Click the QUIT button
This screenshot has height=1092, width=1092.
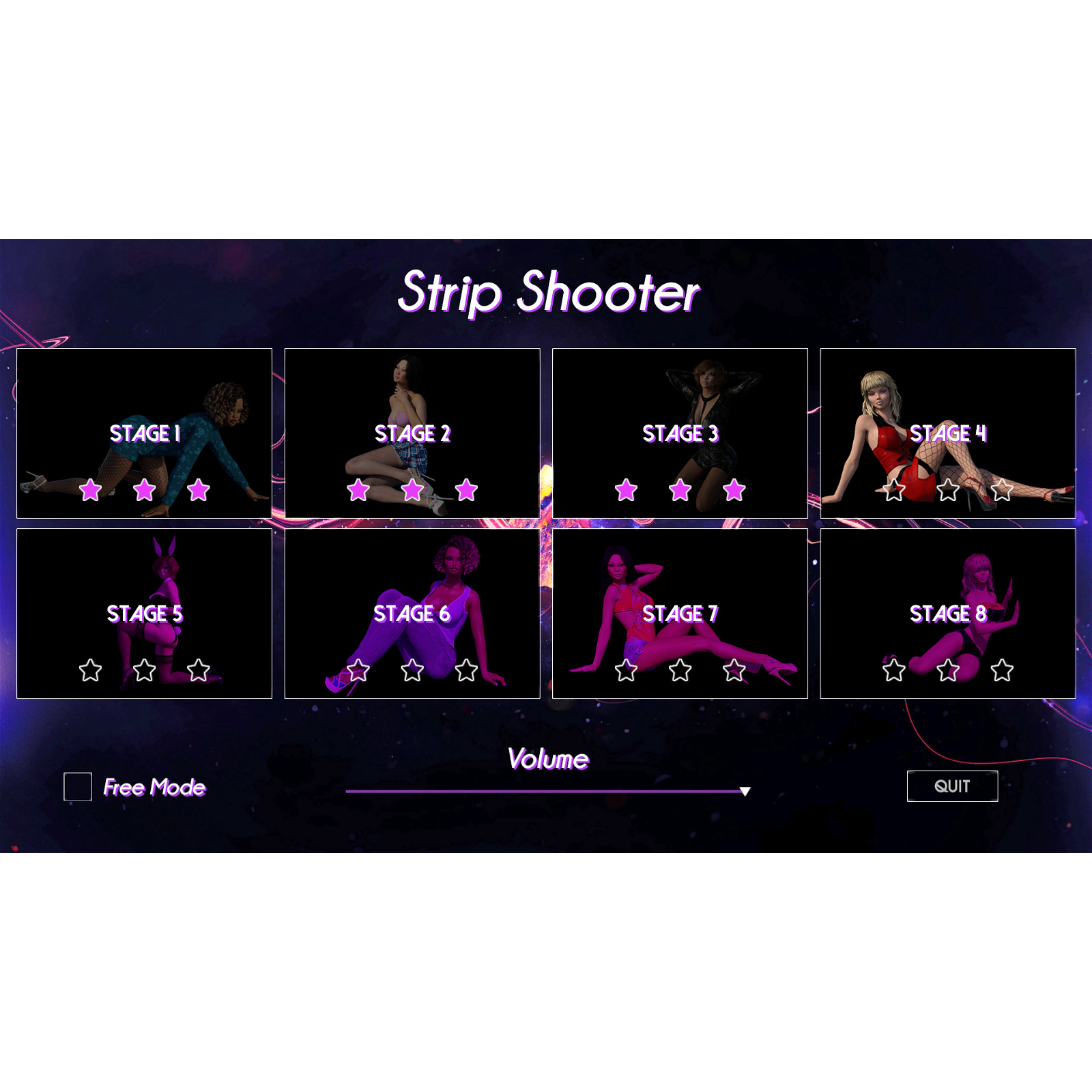pyautogui.click(x=952, y=786)
